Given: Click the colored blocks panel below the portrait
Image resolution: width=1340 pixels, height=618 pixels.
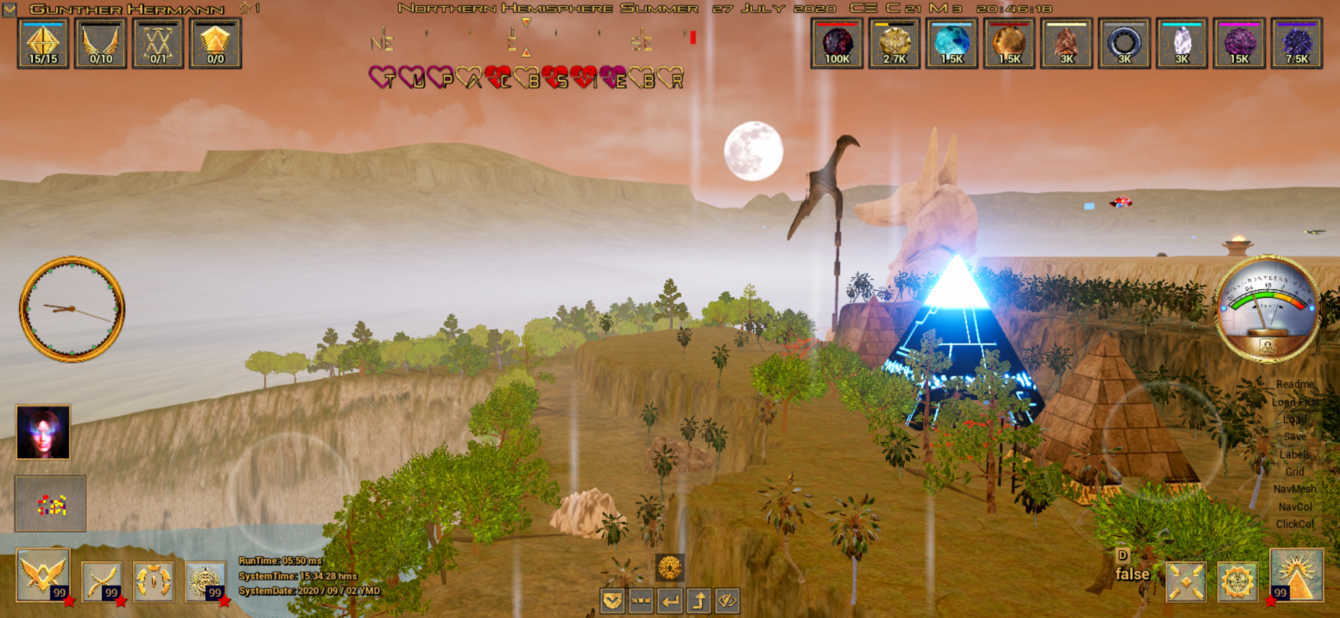Looking at the screenshot, I should [x=50, y=503].
